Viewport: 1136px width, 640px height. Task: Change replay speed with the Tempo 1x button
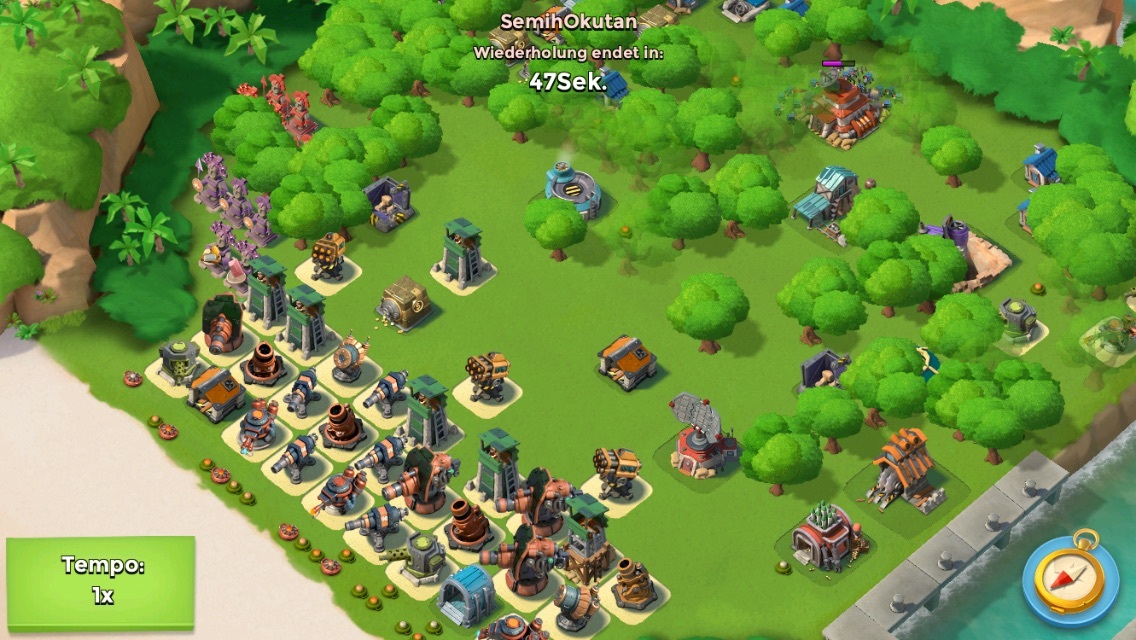(101, 581)
